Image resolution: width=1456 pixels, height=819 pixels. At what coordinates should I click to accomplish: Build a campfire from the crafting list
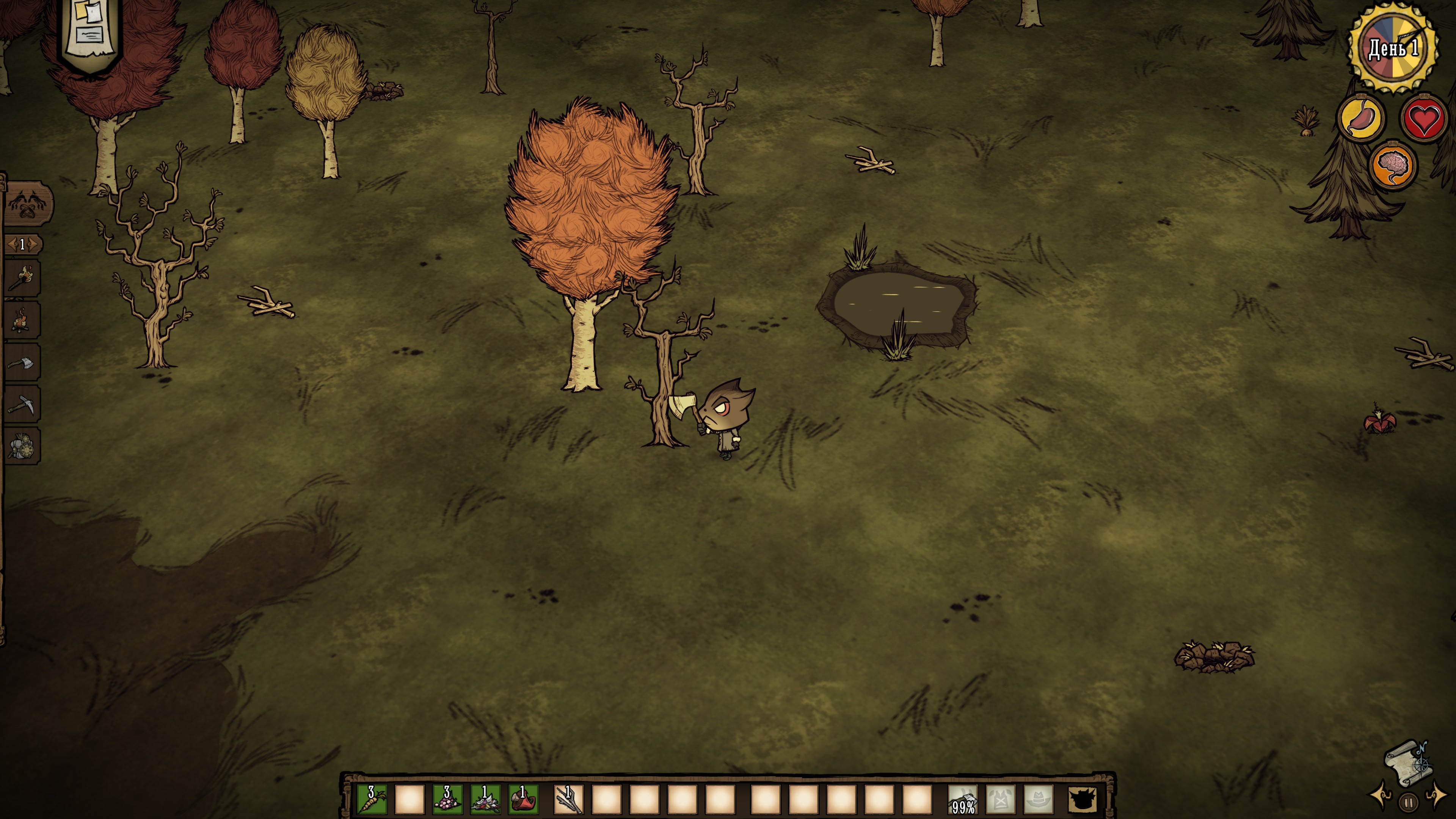tap(22, 320)
